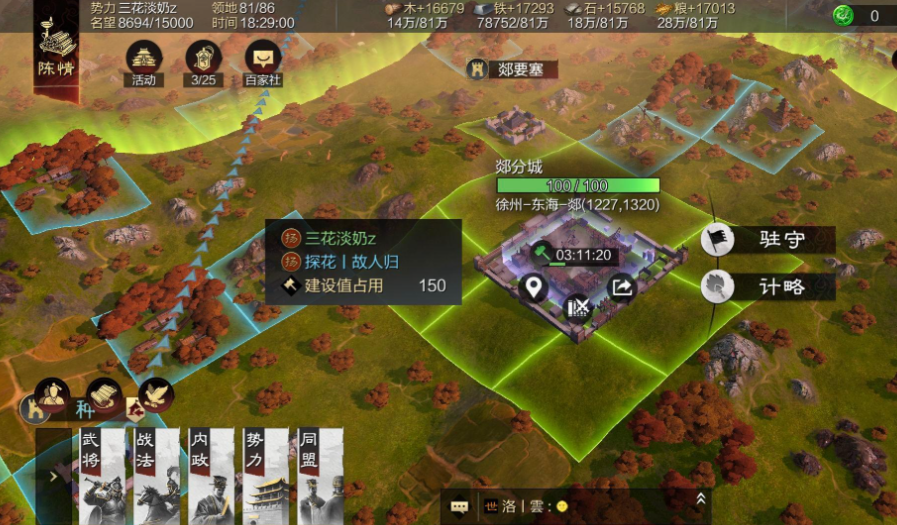Click the green jade currency counter

pos(859,15)
